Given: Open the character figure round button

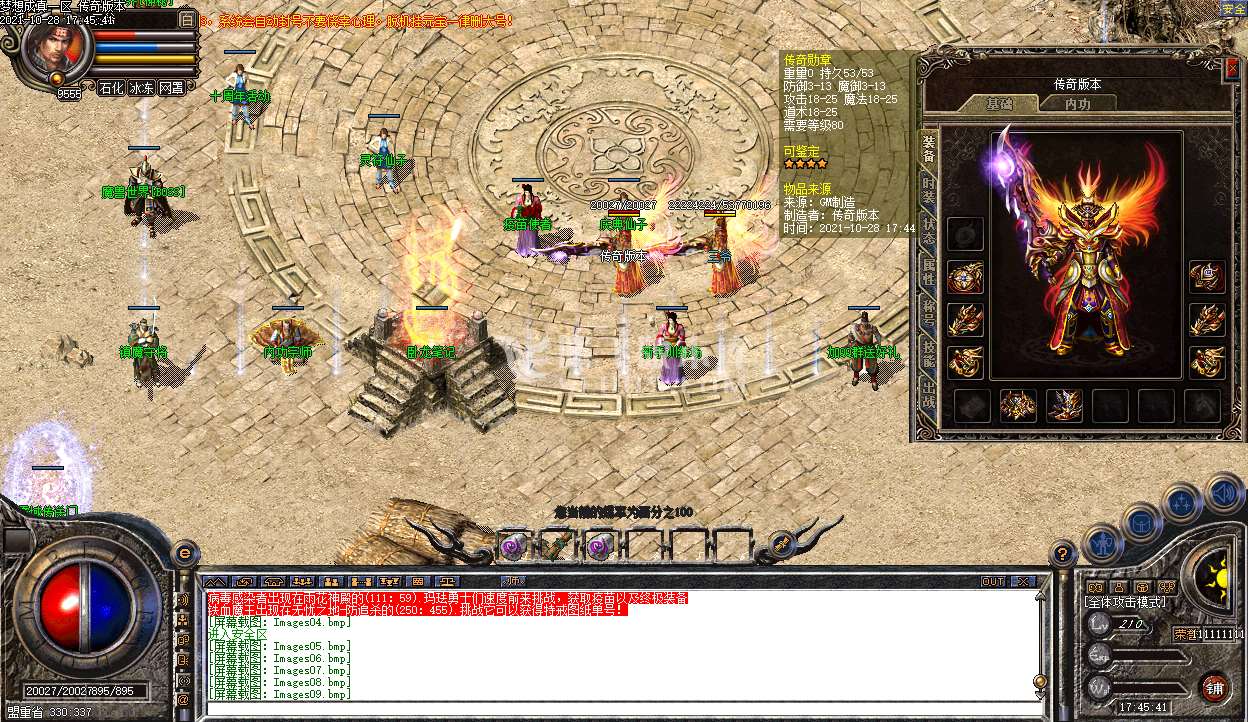Looking at the screenshot, I should click(x=1102, y=543).
